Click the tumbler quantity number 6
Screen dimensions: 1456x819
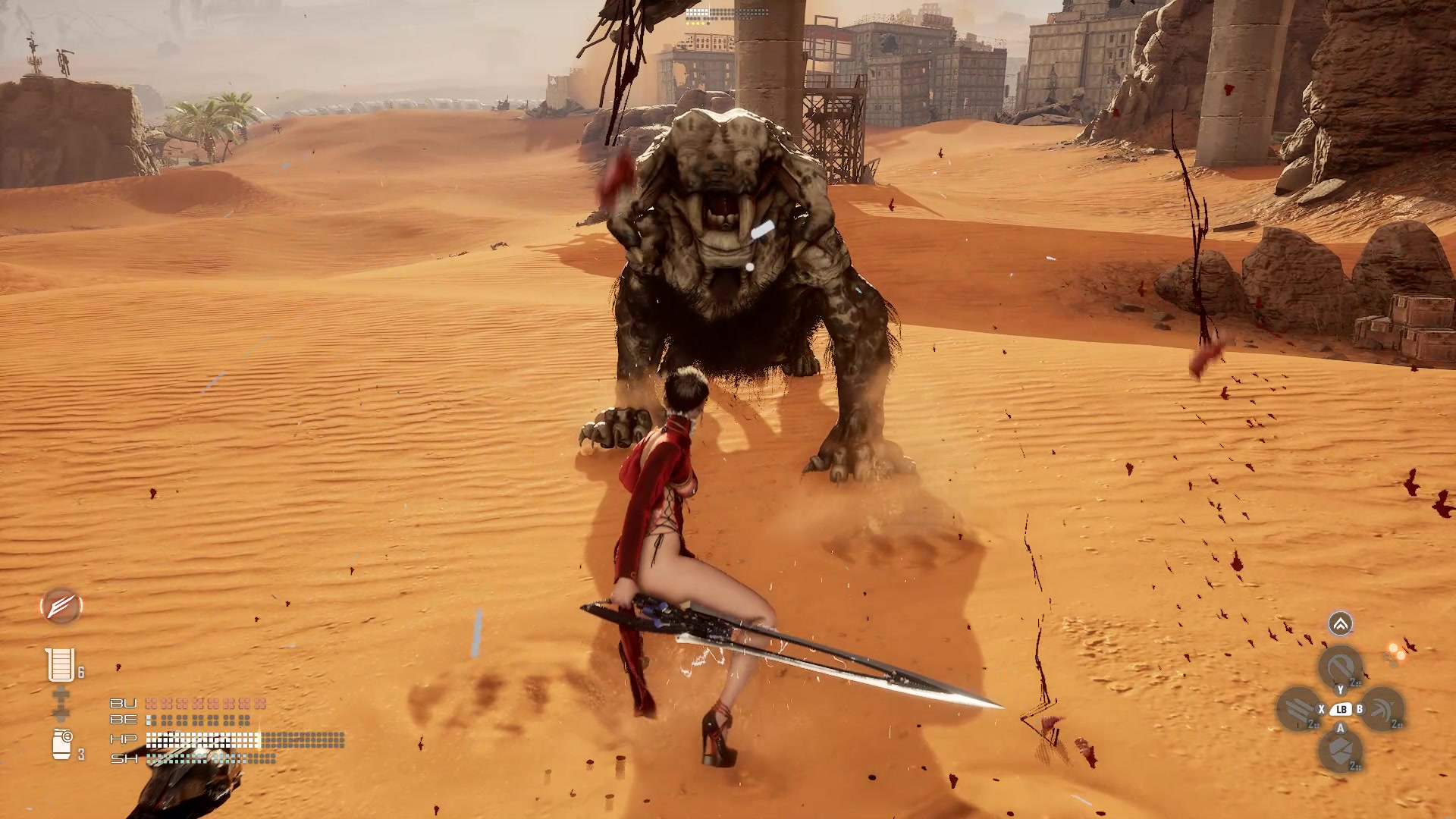81,670
